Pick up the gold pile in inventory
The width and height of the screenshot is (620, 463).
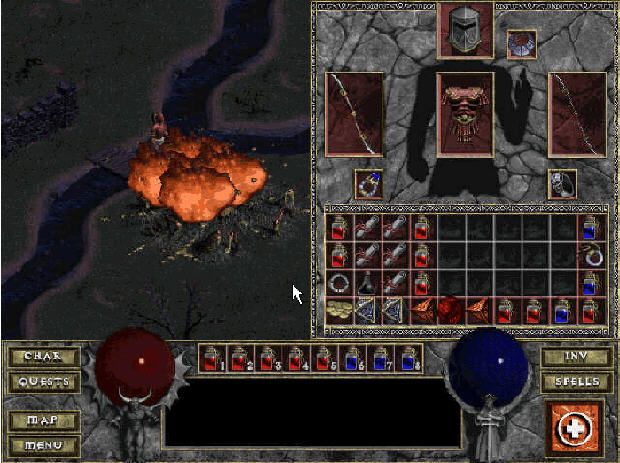pyautogui.click(x=339, y=311)
